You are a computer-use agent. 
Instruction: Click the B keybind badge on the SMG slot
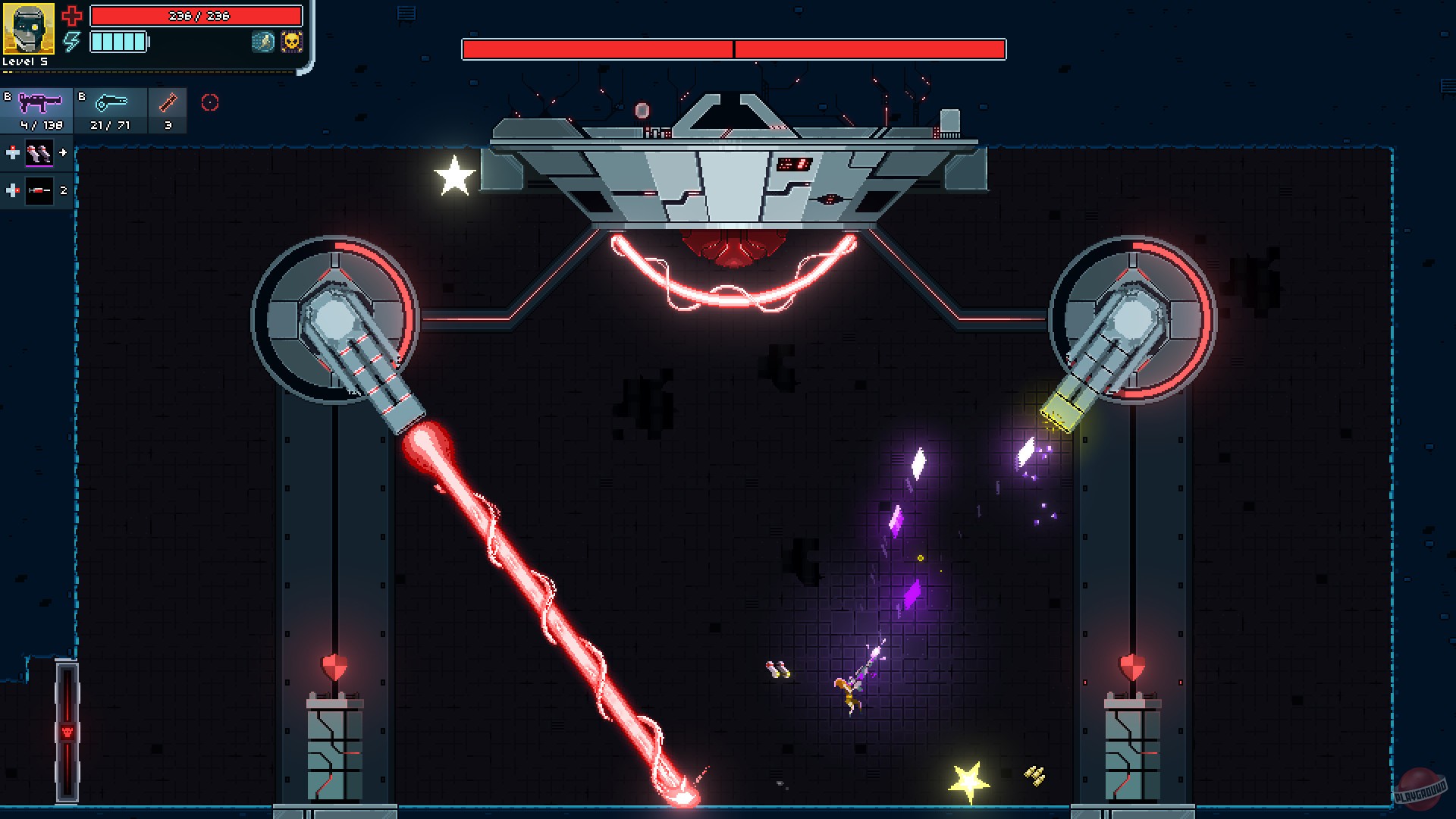(x=7, y=96)
